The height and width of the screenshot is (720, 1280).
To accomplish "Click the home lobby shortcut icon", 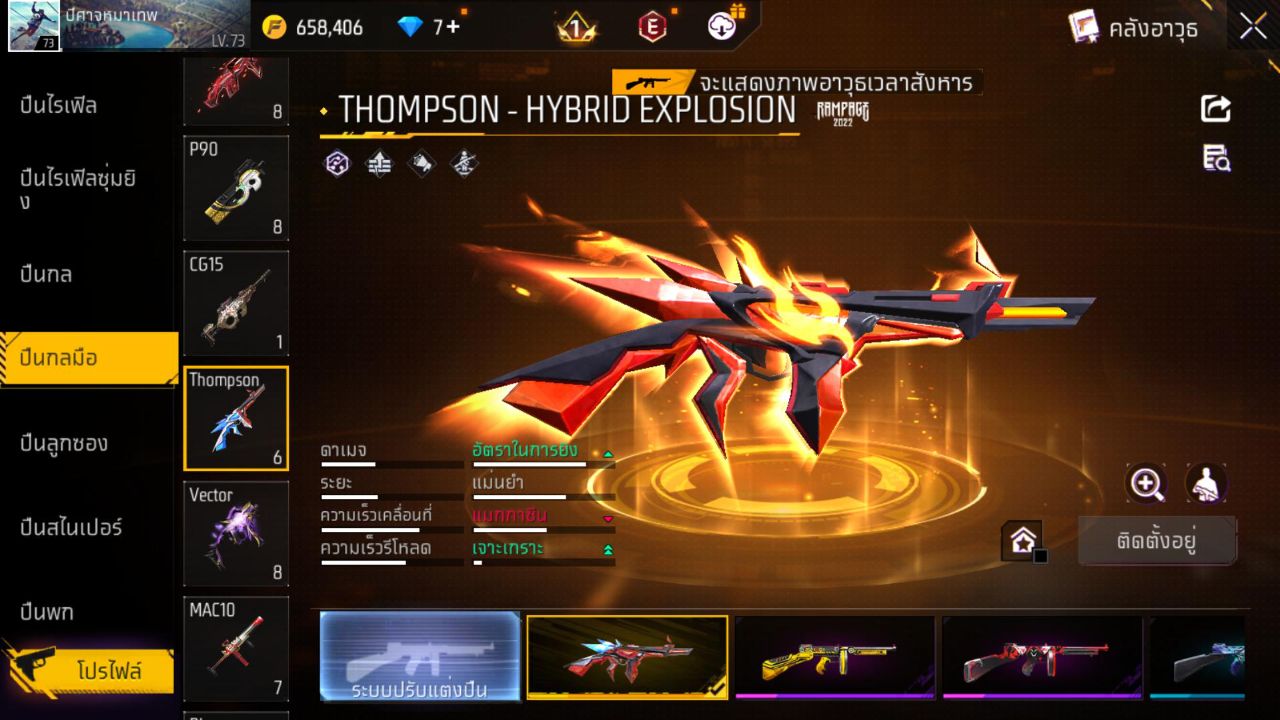I will coord(1022,540).
